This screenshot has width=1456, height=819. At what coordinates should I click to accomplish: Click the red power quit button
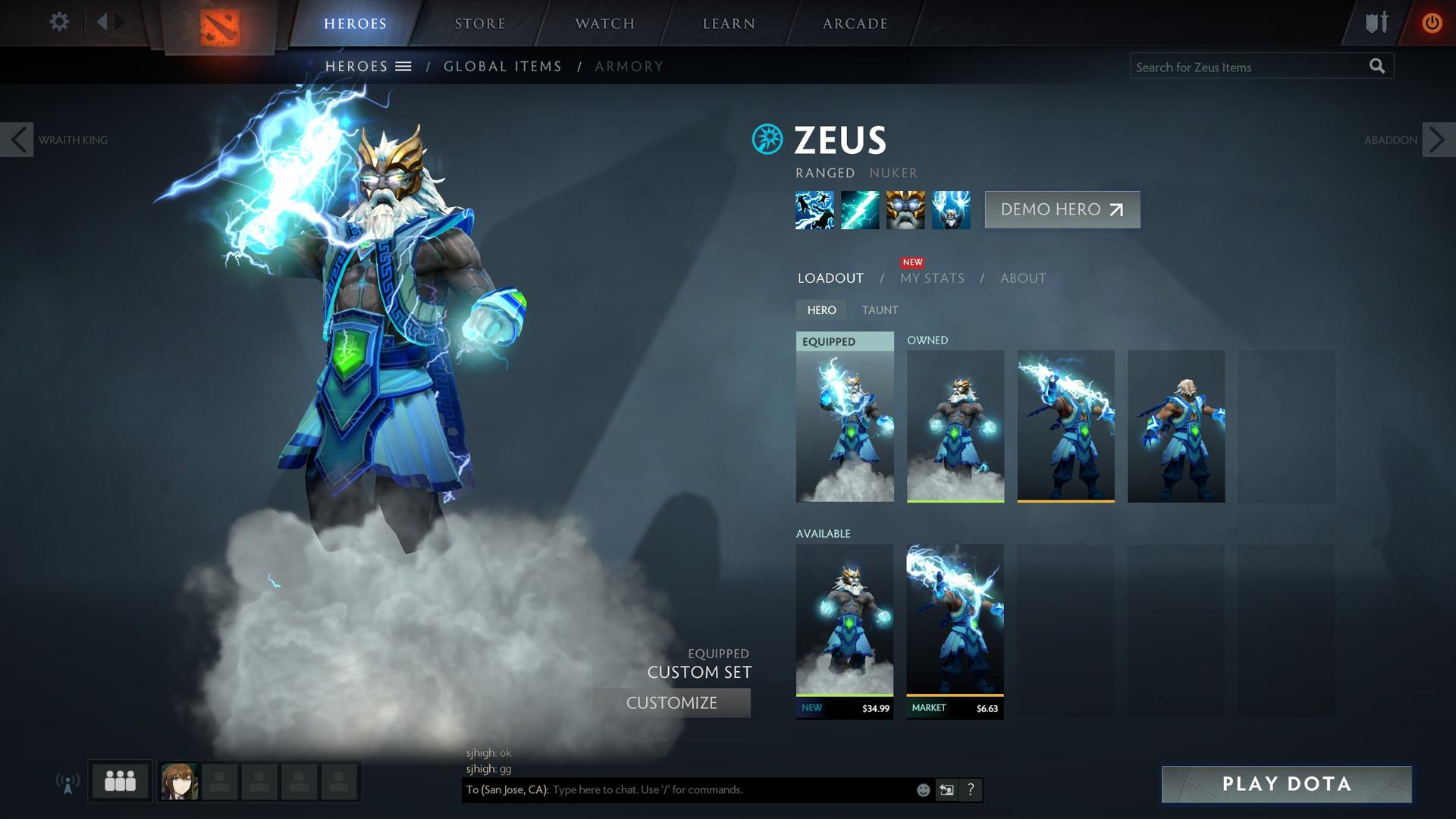click(x=1431, y=23)
